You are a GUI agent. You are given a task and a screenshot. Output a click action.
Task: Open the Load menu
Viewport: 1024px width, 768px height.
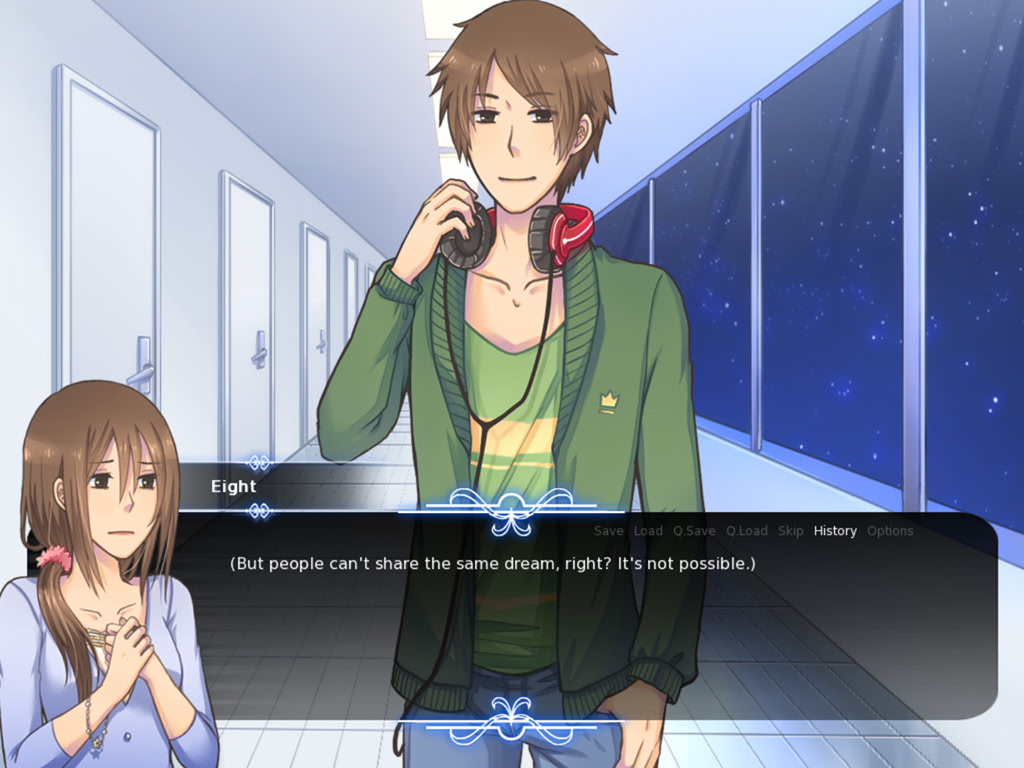point(648,531)
